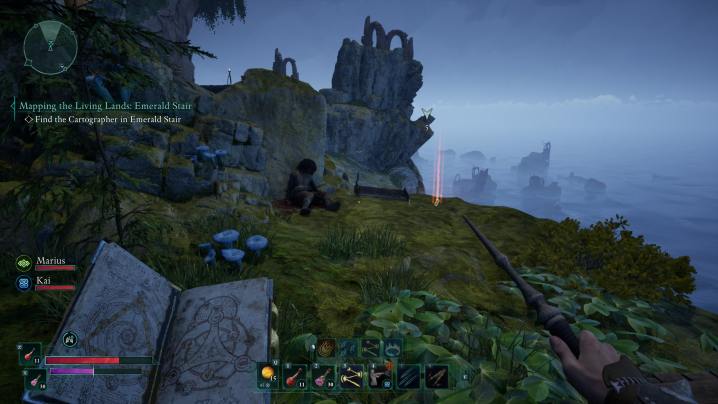Activate the crown ring ability icon
The height and width of the screenshot is (404, 718).
(393, 349)
